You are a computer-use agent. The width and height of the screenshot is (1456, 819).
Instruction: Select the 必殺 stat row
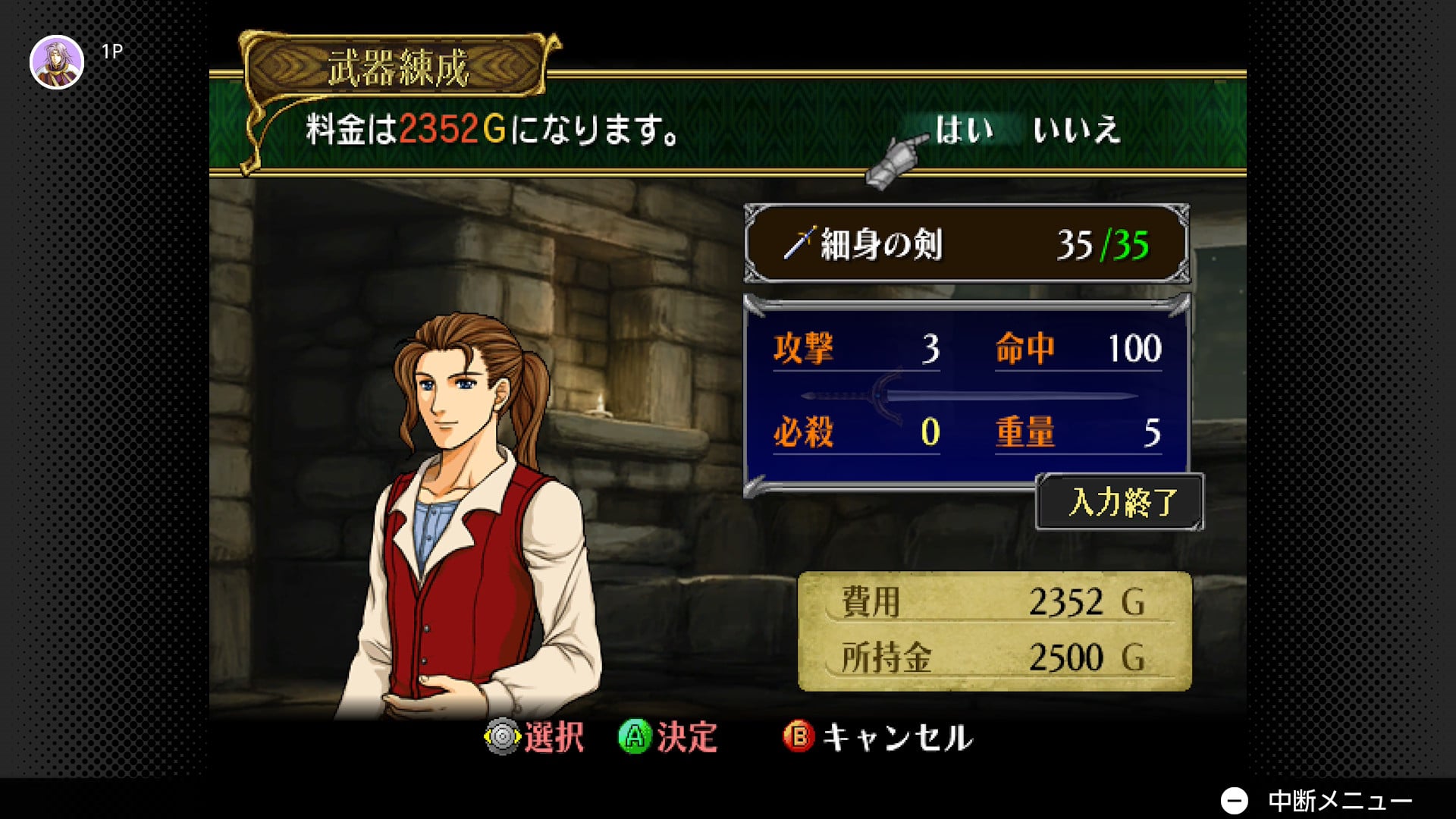856,433
